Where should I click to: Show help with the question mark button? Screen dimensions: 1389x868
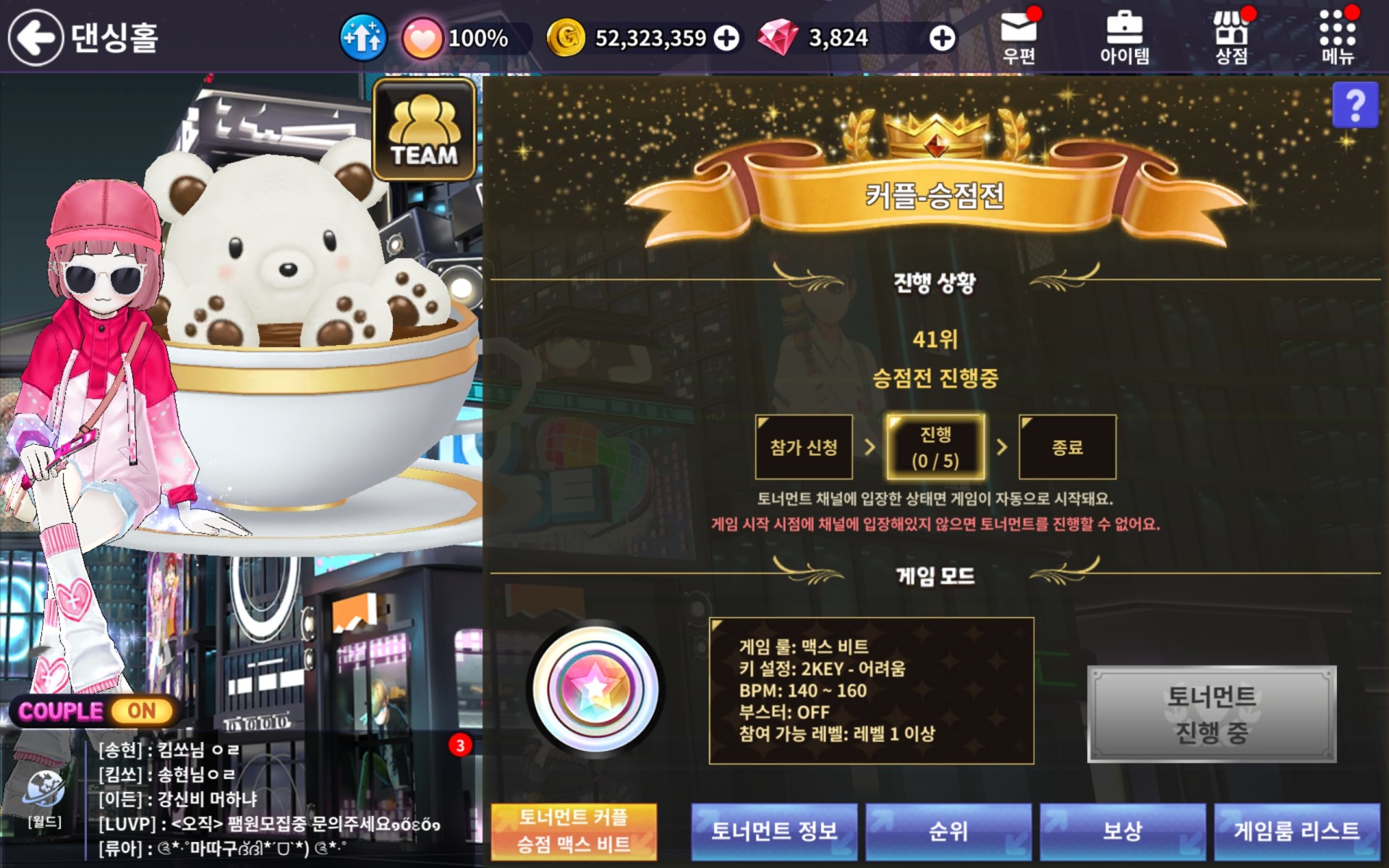tap(1354, 106)
